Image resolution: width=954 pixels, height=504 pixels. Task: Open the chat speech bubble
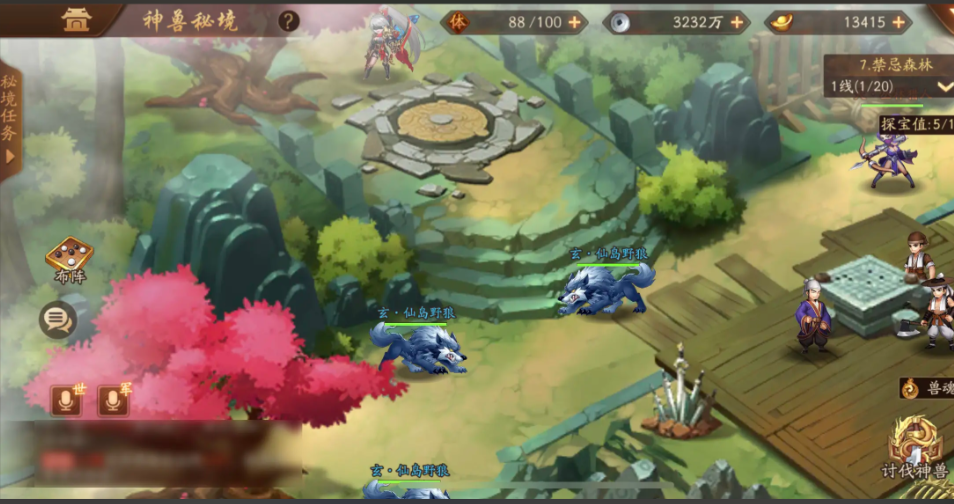(x=58, y=320)
